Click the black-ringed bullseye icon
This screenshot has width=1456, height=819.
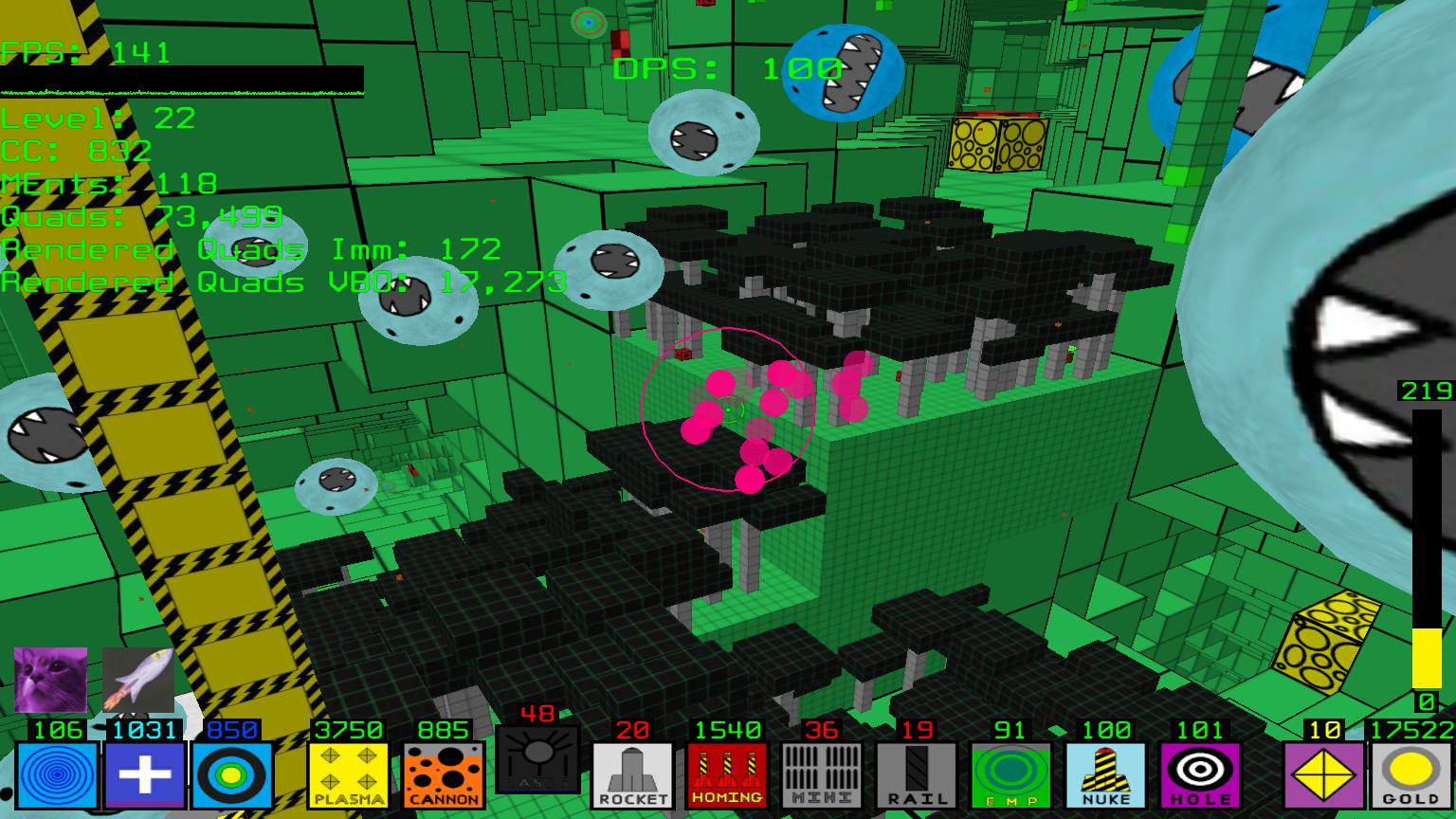pyautogui.click(x=232, y=774)
